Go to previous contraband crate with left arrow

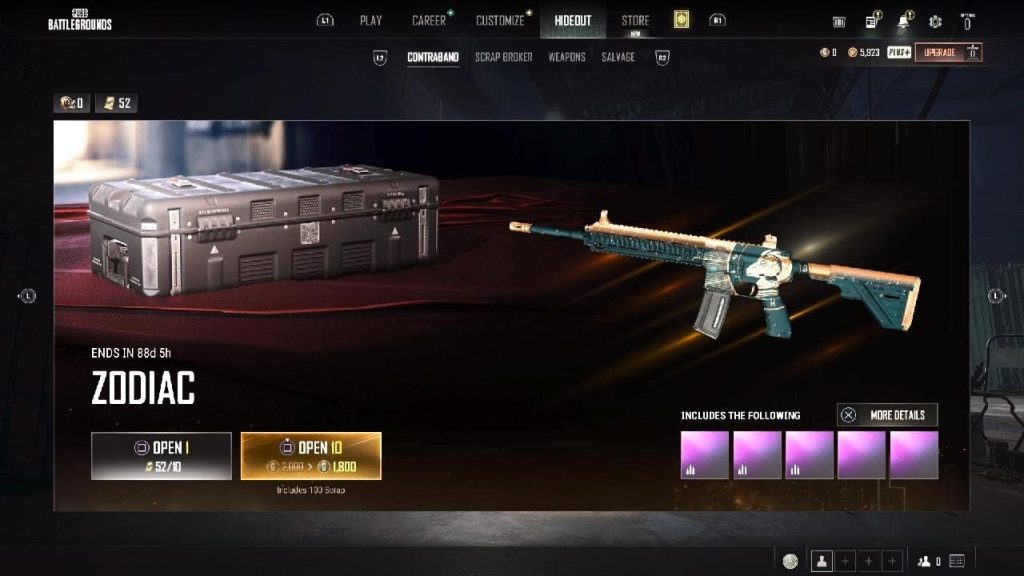pos(28,295)
